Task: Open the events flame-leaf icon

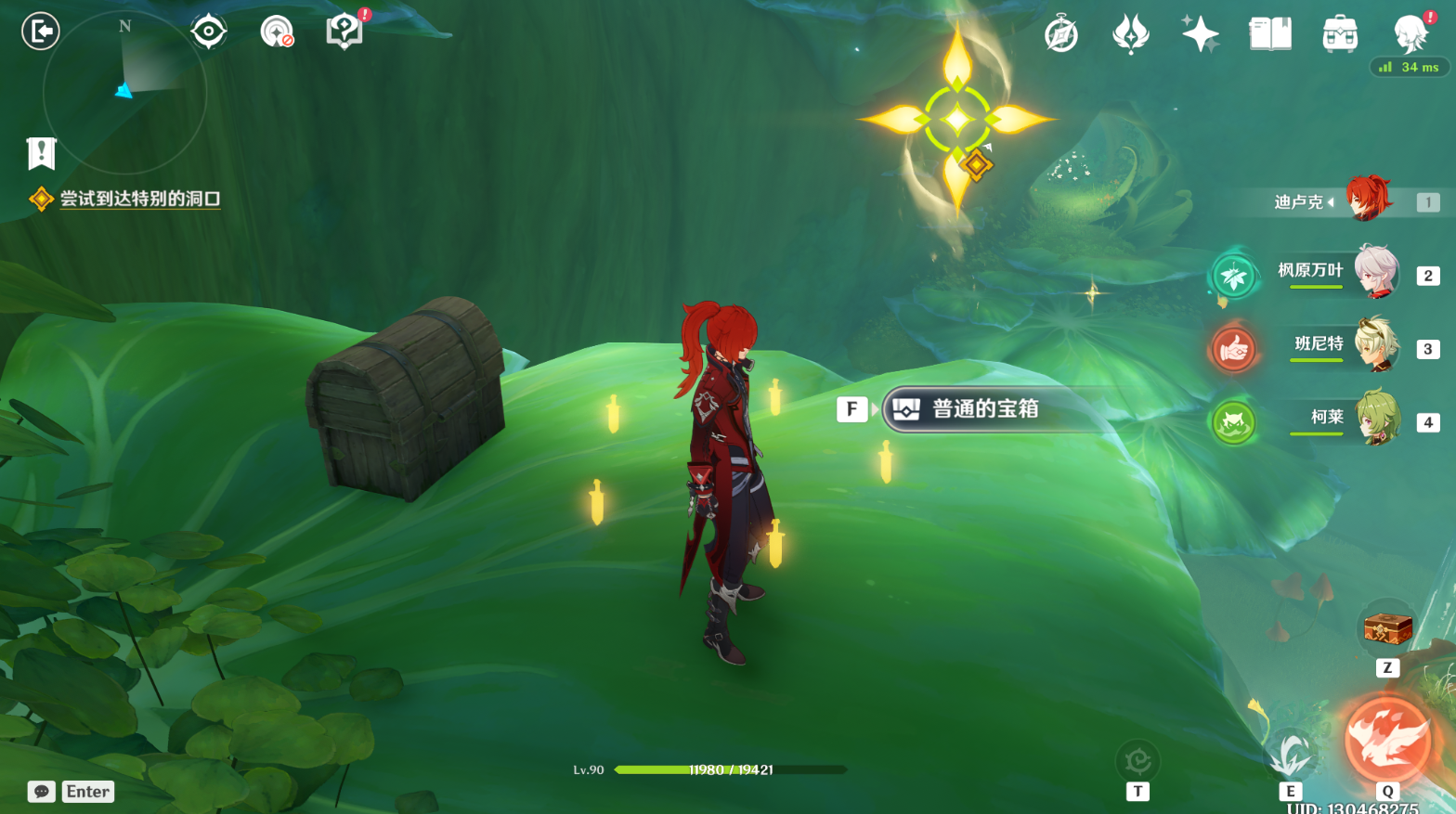Action: tap(1131, 35)
